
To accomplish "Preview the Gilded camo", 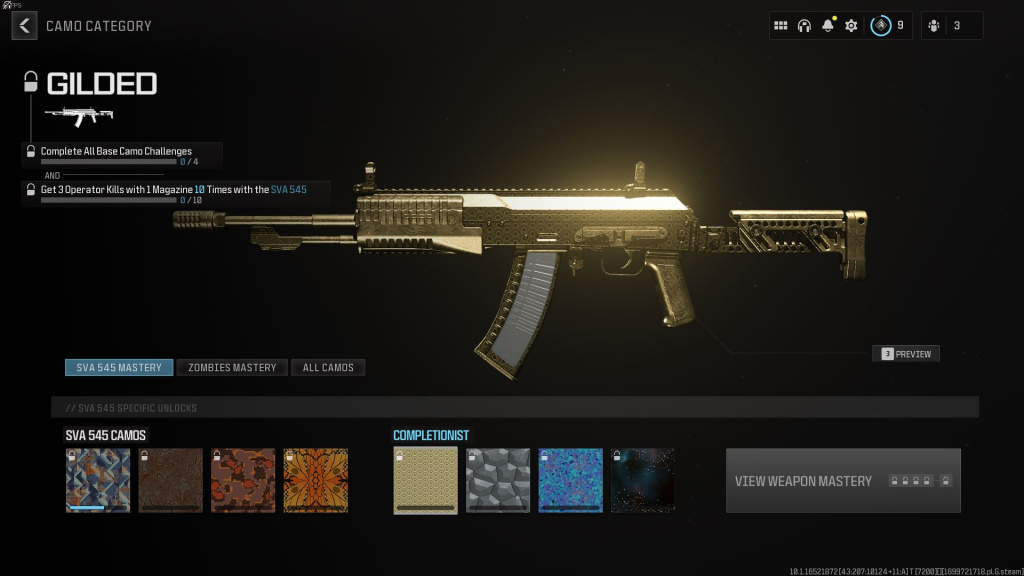I will point(906,354).
